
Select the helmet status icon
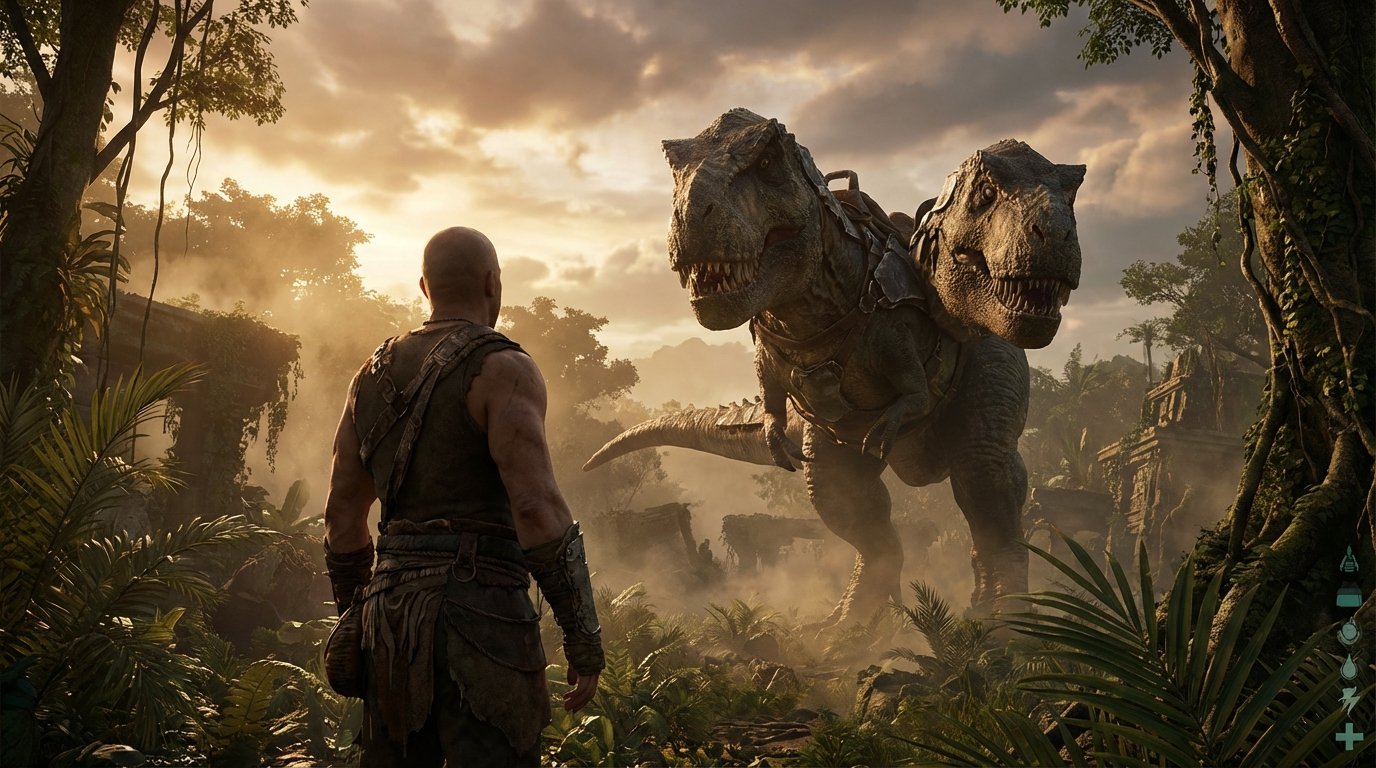pos(1349,630)
